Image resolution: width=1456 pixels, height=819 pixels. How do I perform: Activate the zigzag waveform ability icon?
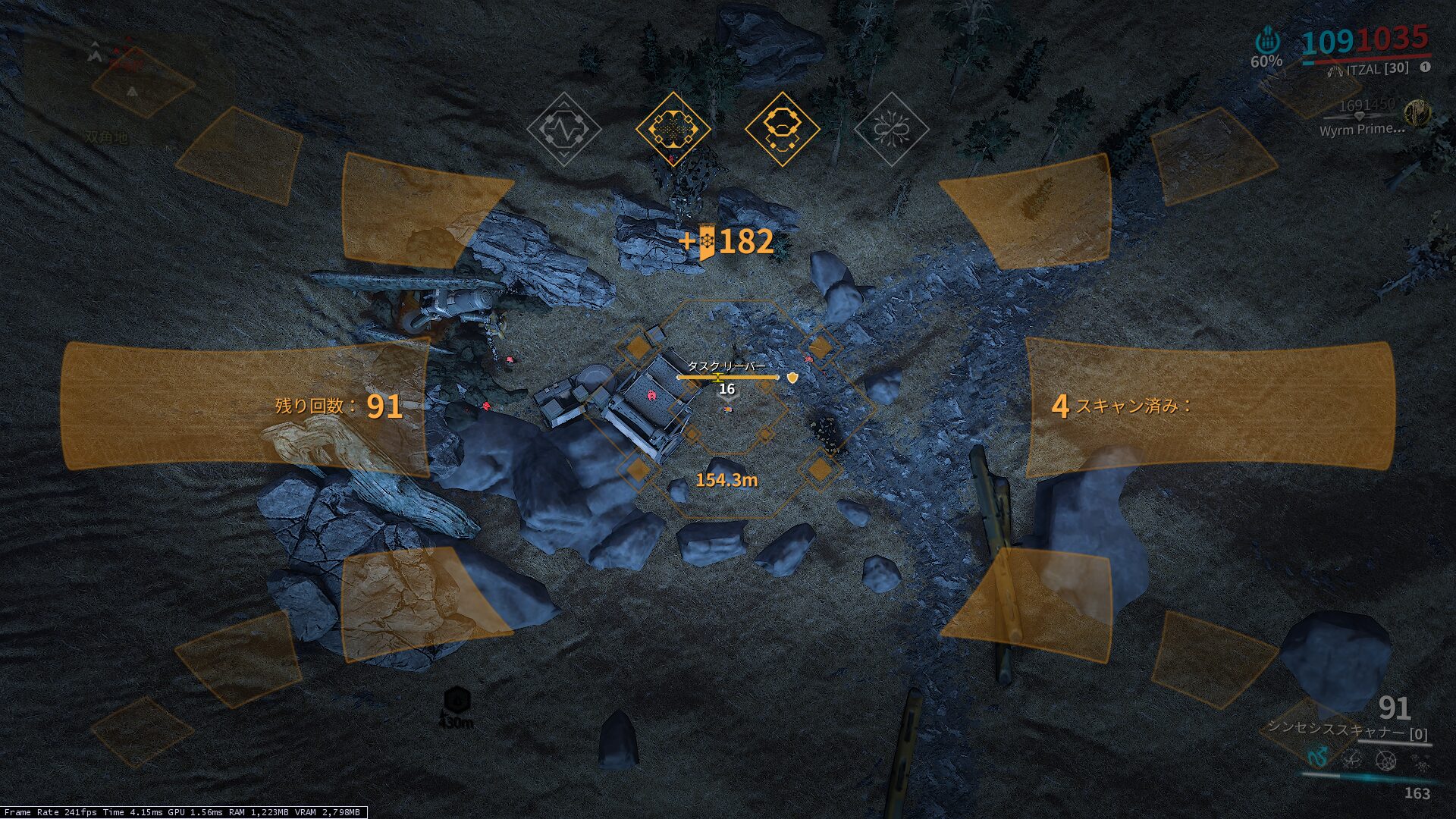click(x=564, y=130)
